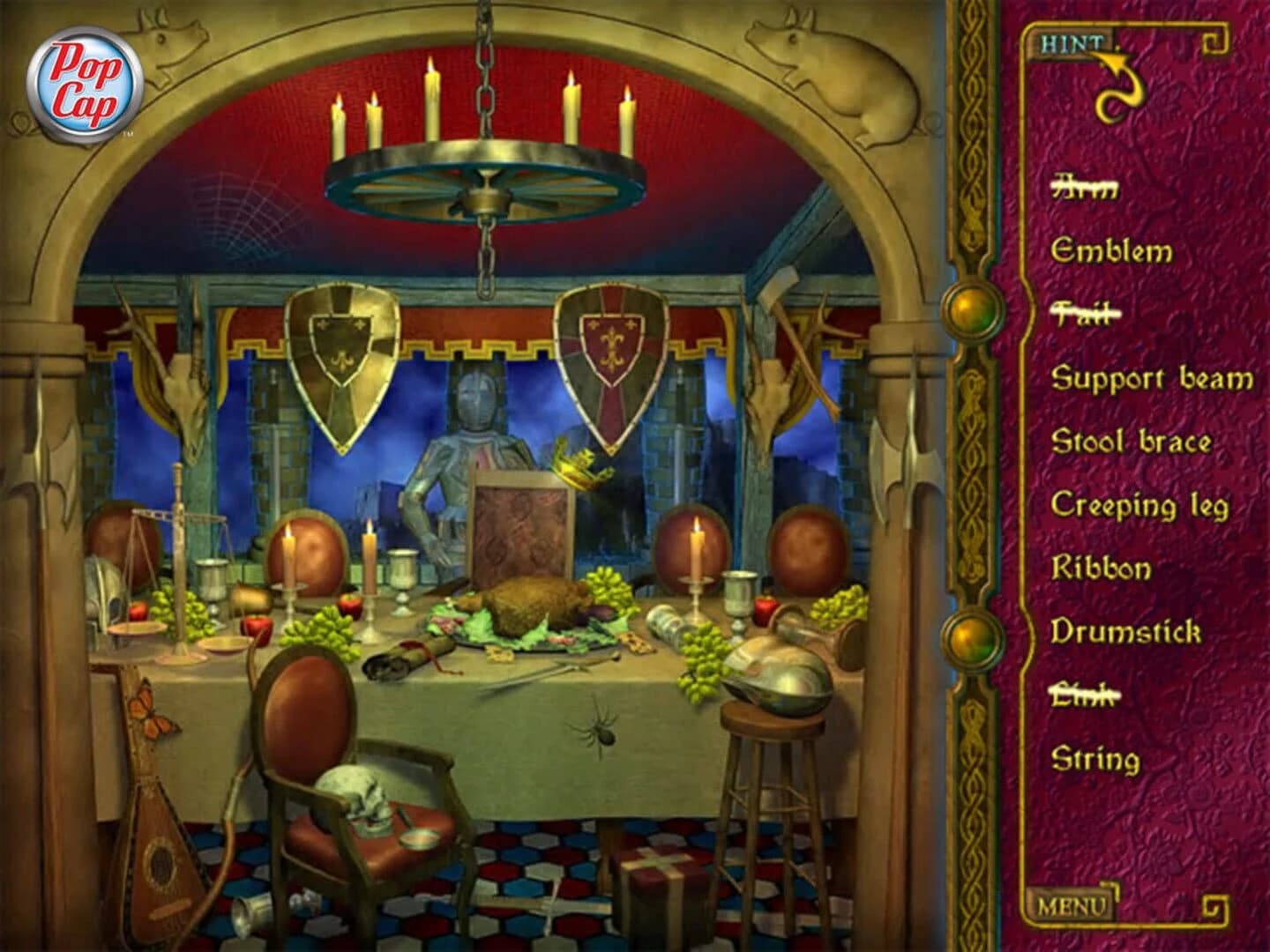This screenshot has height=952, width=1270.
Task: Click the golden crown above the table
Action: coord(575,463)
